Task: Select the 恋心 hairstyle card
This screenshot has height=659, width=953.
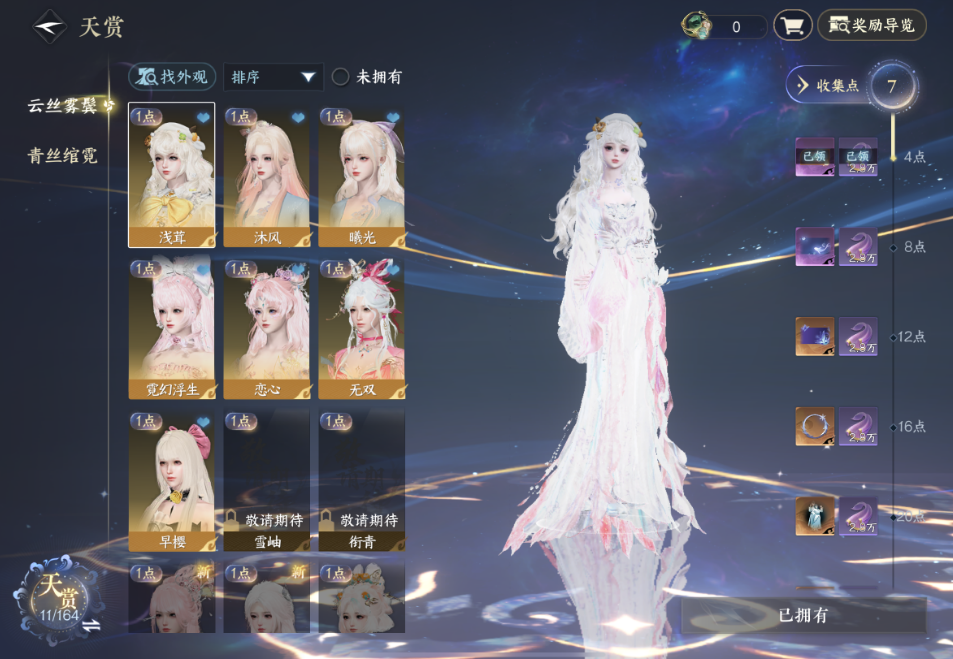Action: click(266, 330)
